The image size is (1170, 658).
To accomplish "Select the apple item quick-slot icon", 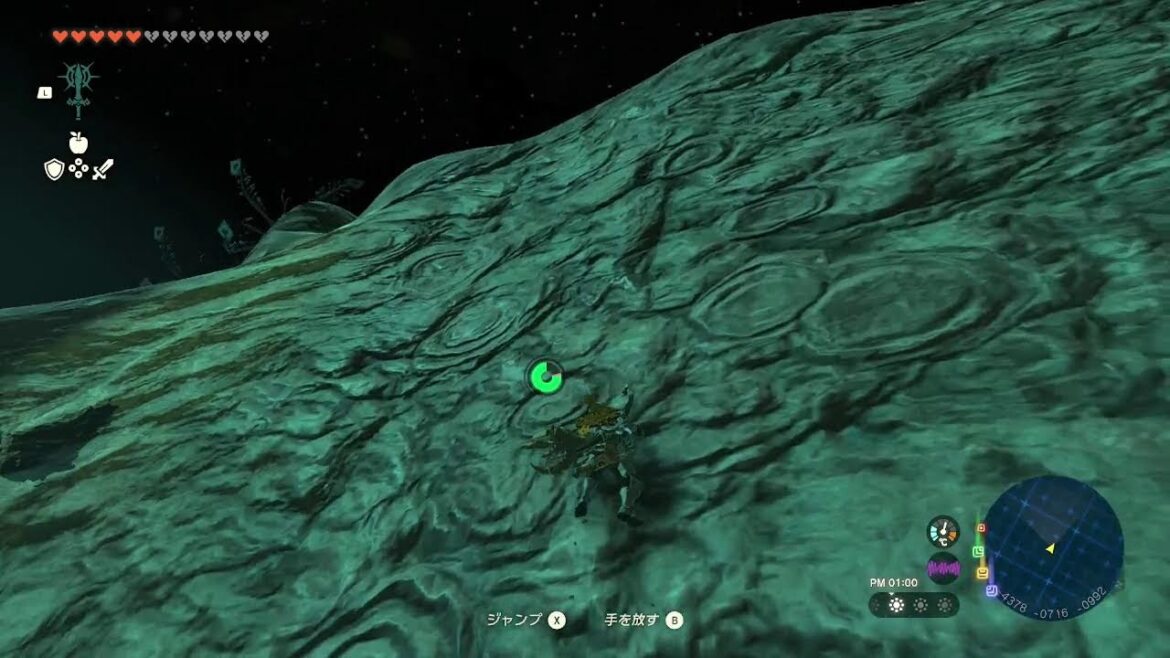I will point(78,143).
